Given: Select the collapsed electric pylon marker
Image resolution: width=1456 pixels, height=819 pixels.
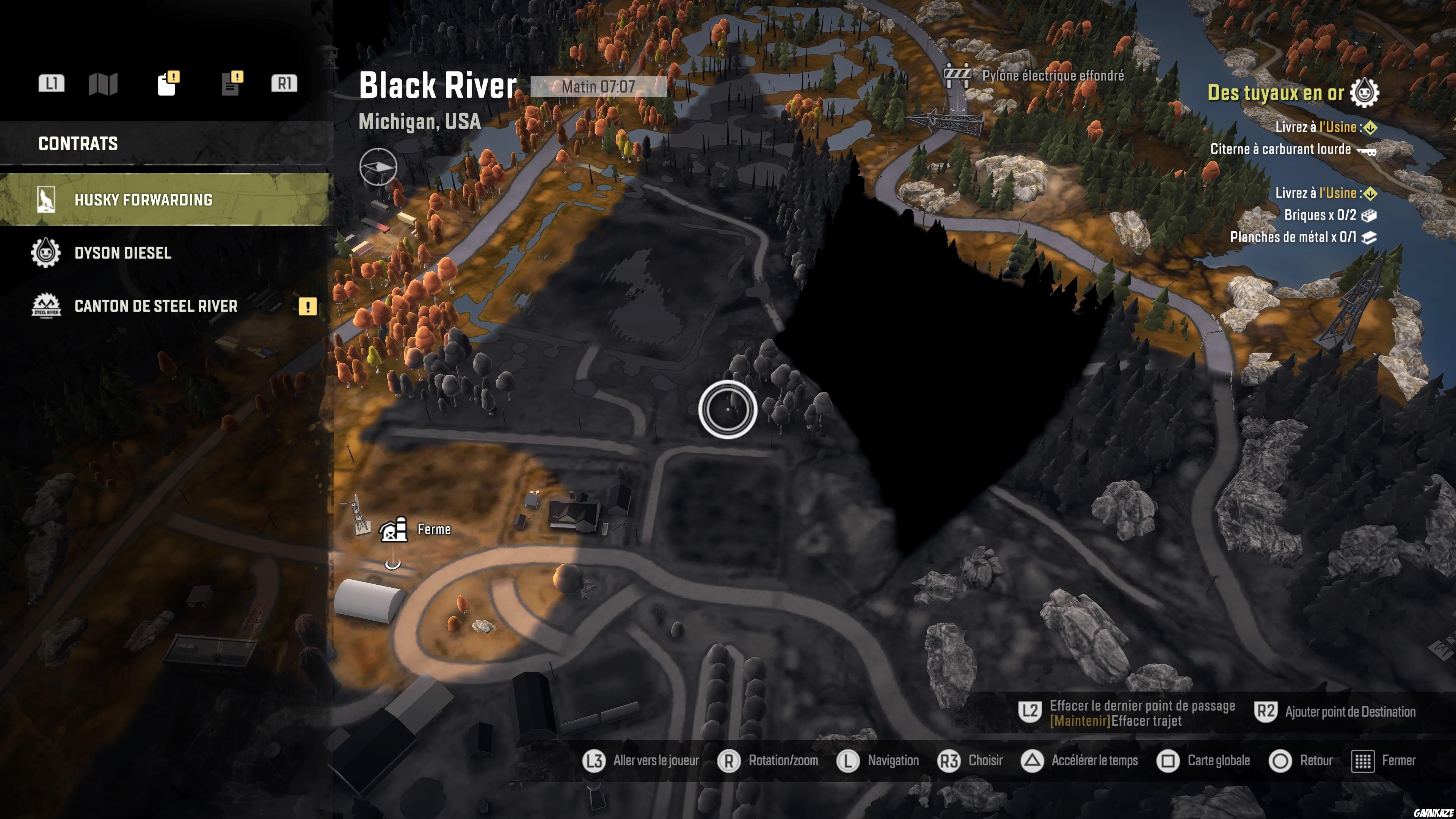Looking at the screenshot, I should 957,75.
